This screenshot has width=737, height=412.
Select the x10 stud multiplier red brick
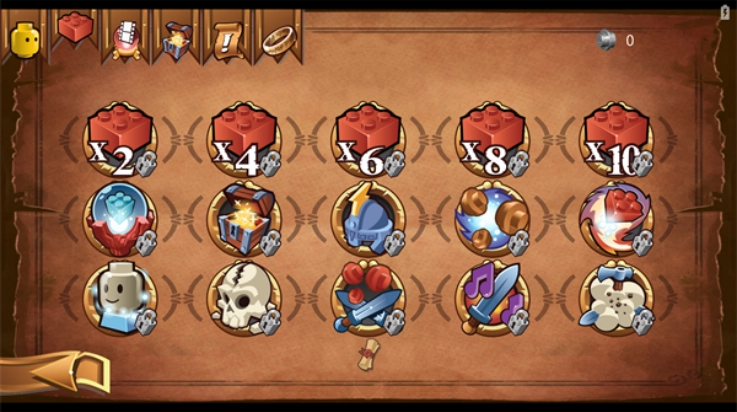[x=616, y=140]
